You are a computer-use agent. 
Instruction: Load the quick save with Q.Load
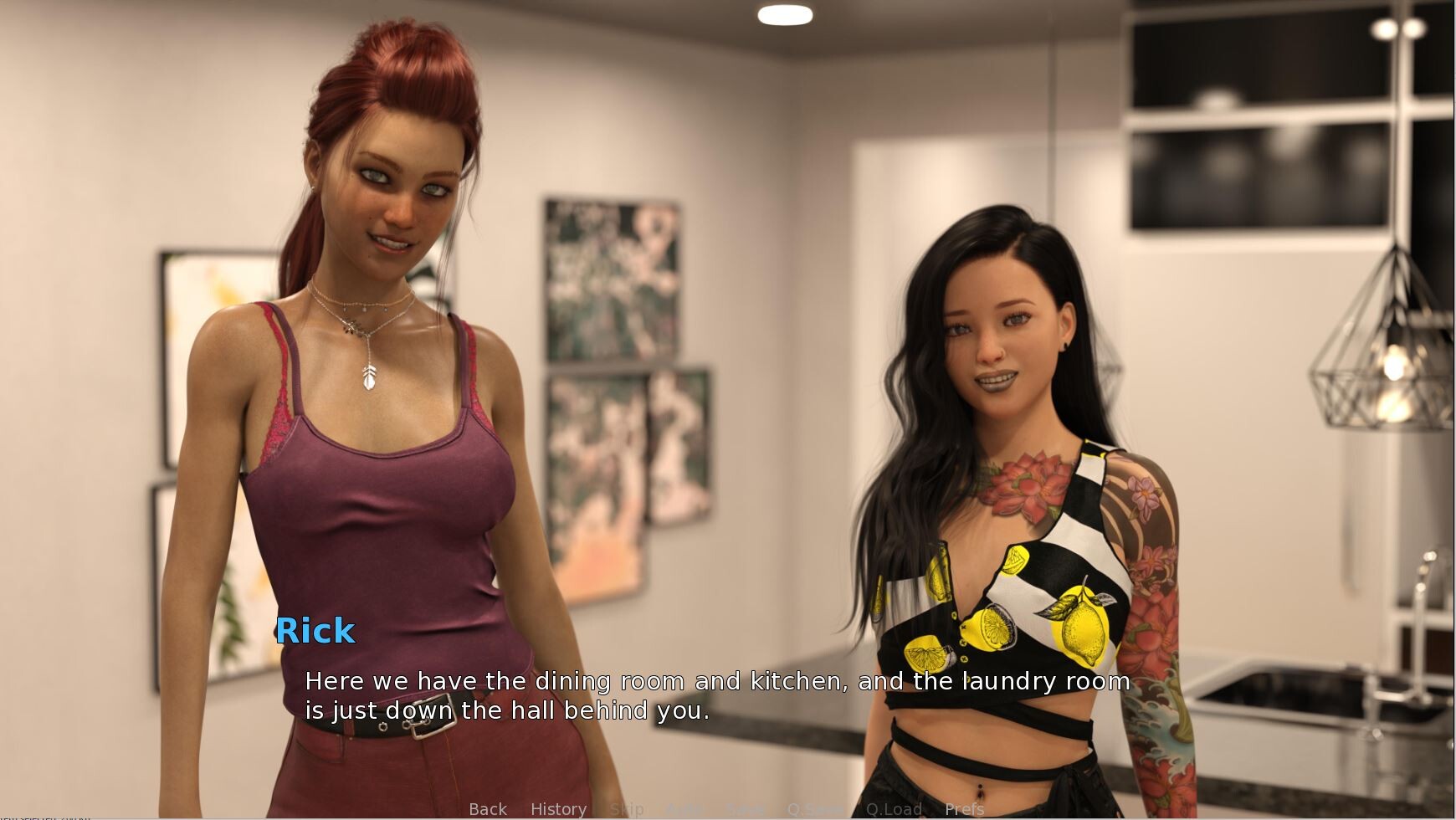point(893,809)
